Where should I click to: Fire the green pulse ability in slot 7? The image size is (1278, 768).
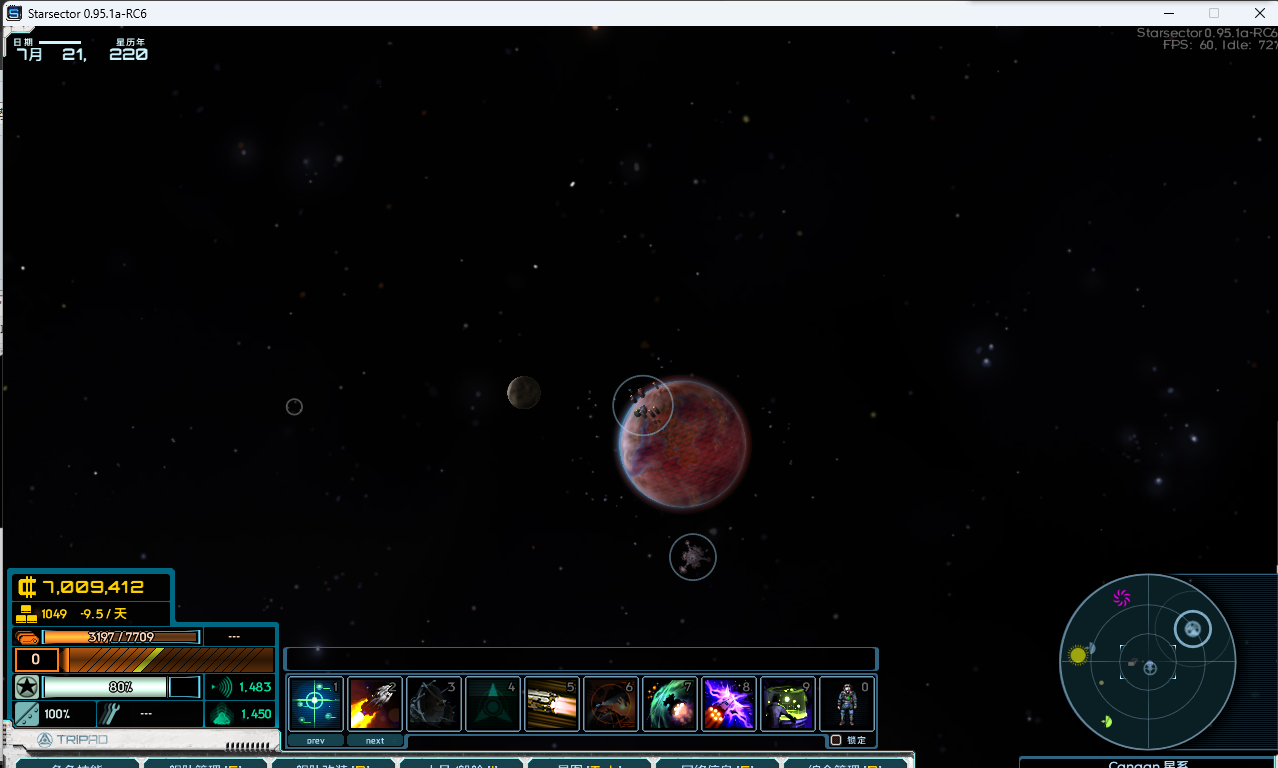pos(670,704)
